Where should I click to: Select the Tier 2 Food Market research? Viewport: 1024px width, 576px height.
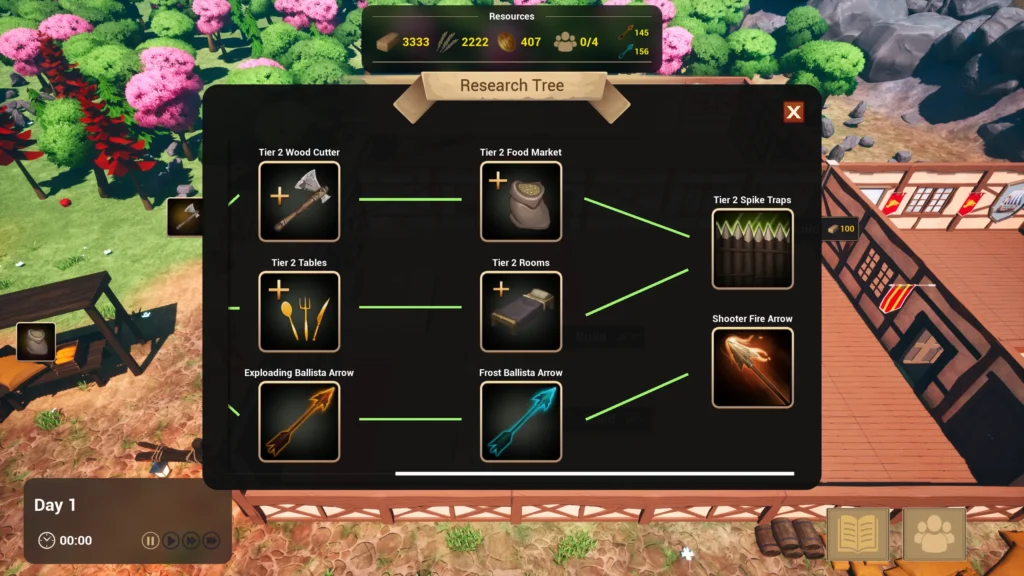(520, 202)
